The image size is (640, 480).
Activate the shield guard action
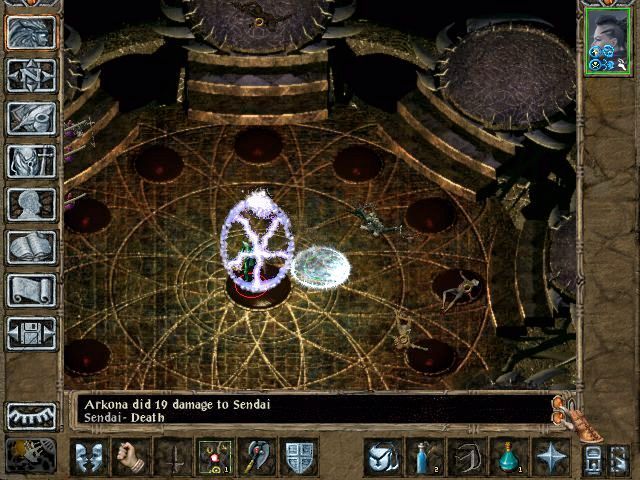click(300, 457)
